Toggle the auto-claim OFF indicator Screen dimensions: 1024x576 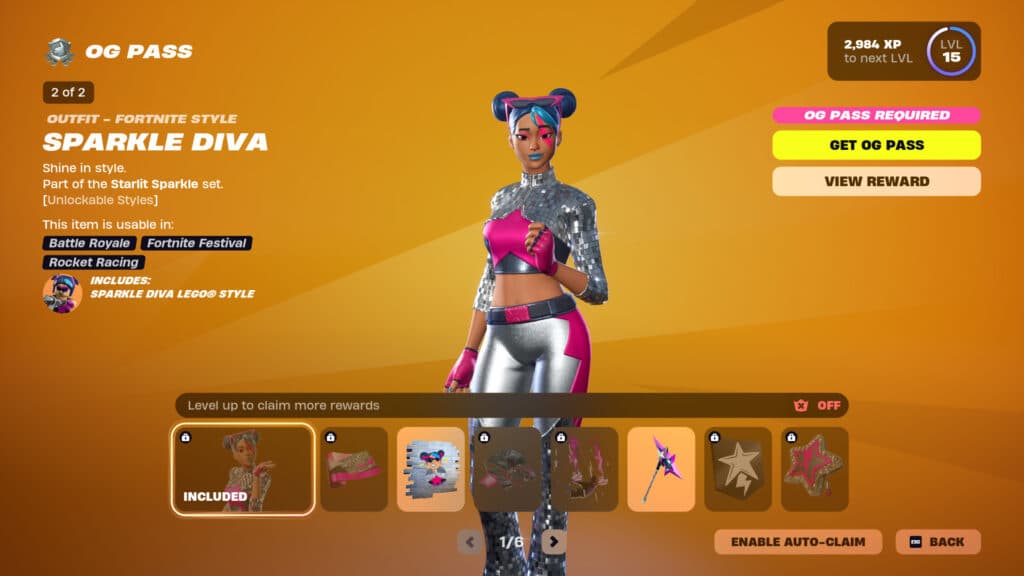[x=819, y=405]
